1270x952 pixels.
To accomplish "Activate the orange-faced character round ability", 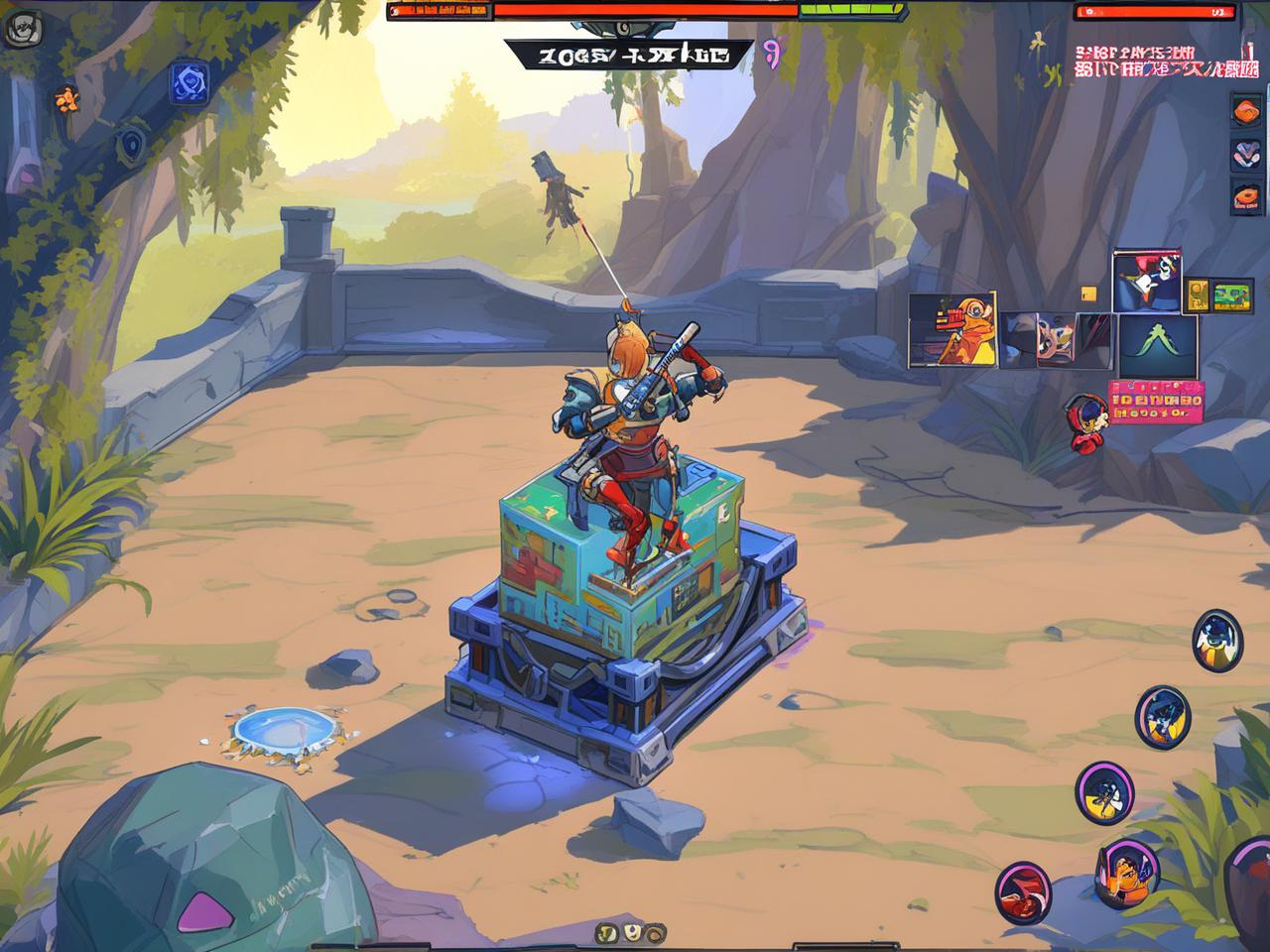I will tap(1127, 871).
